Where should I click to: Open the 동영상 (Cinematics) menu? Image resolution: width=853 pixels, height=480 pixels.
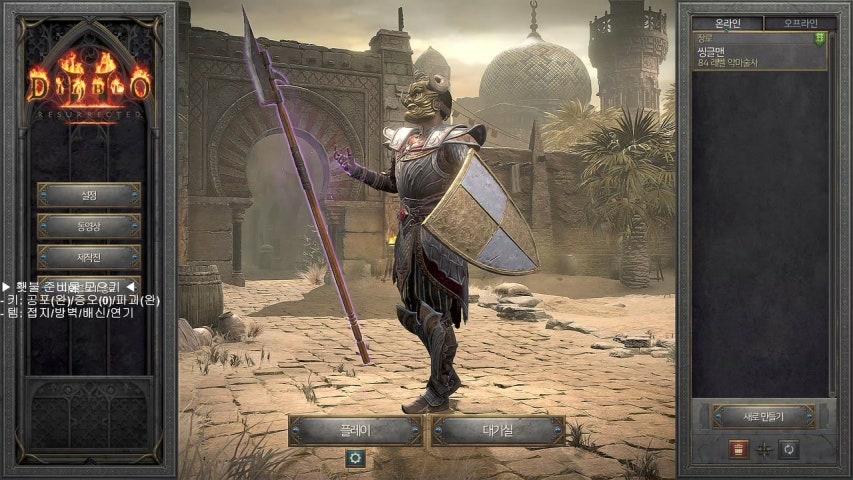[x=88, y=227]
